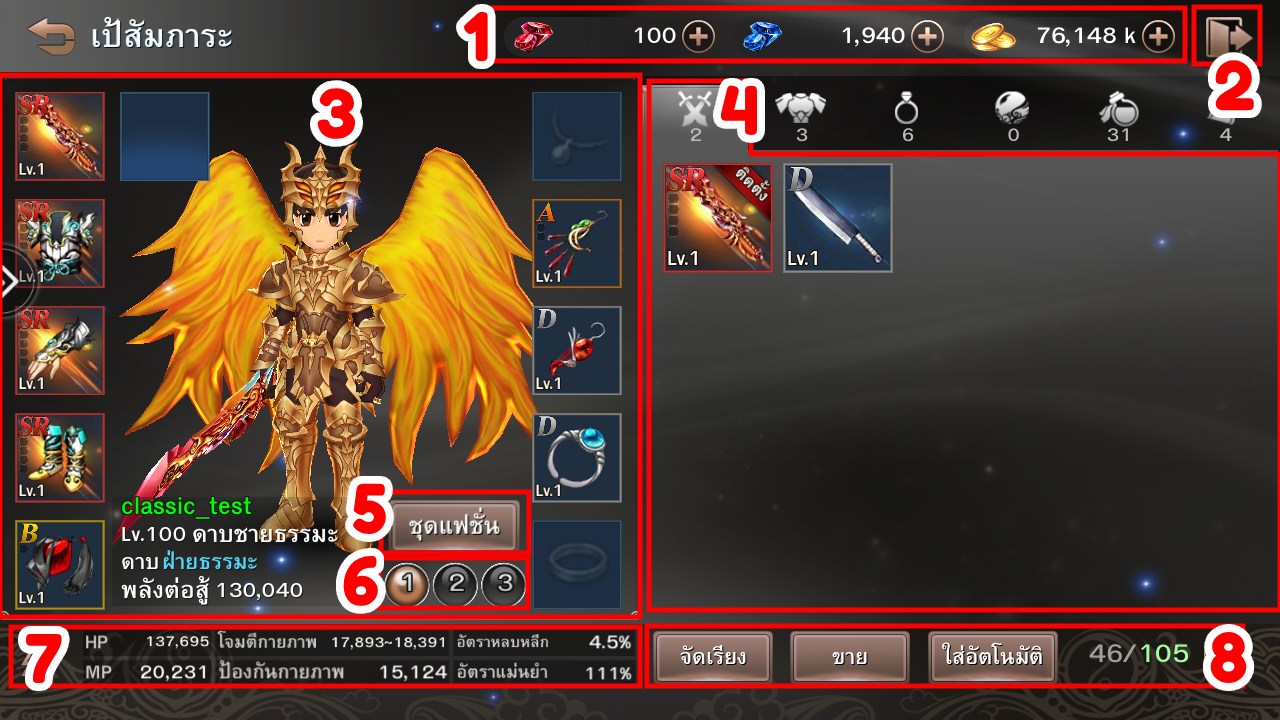Screen dimensions: 1280x720
Task: Select the D-rank cleaver blade item
Action: point(838,218)
